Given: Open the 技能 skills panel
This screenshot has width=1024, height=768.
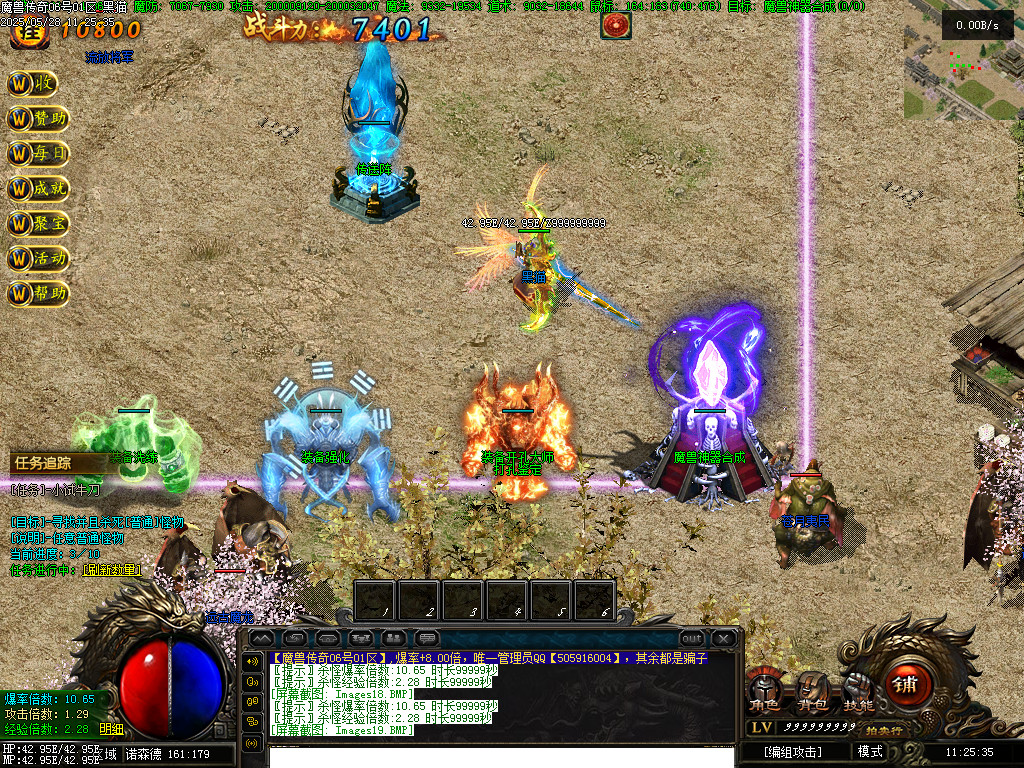Looking at the screenshot, I should (858, 692).
